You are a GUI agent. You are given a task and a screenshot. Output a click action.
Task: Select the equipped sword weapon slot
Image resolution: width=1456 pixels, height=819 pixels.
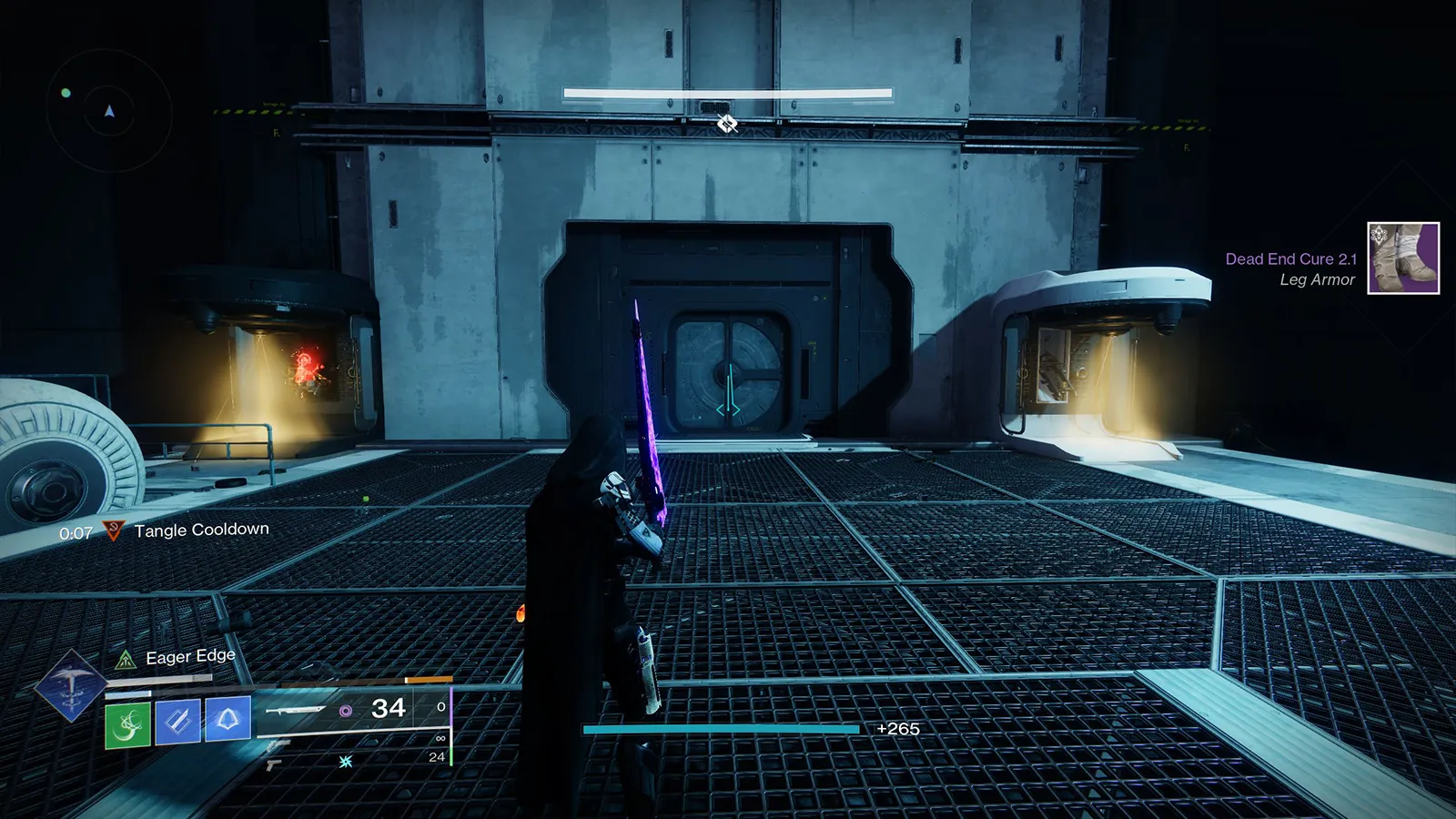(296, 709)
